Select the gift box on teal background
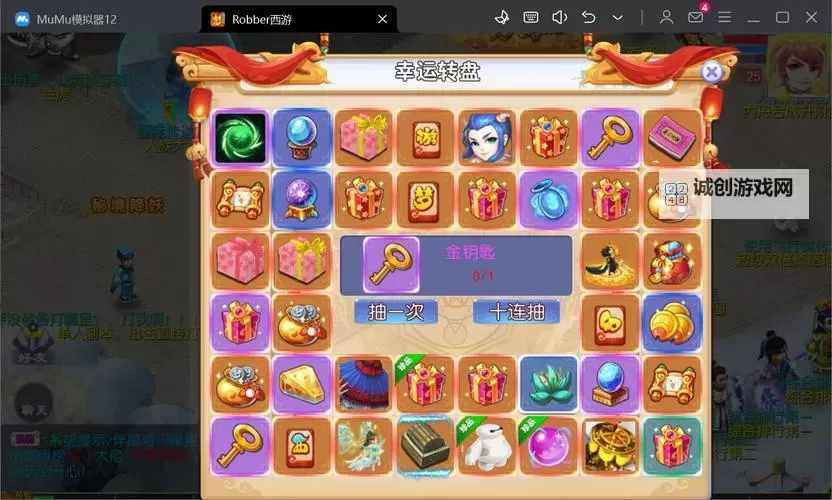Viewport: 832px width, 500px height. click(672, 445)
